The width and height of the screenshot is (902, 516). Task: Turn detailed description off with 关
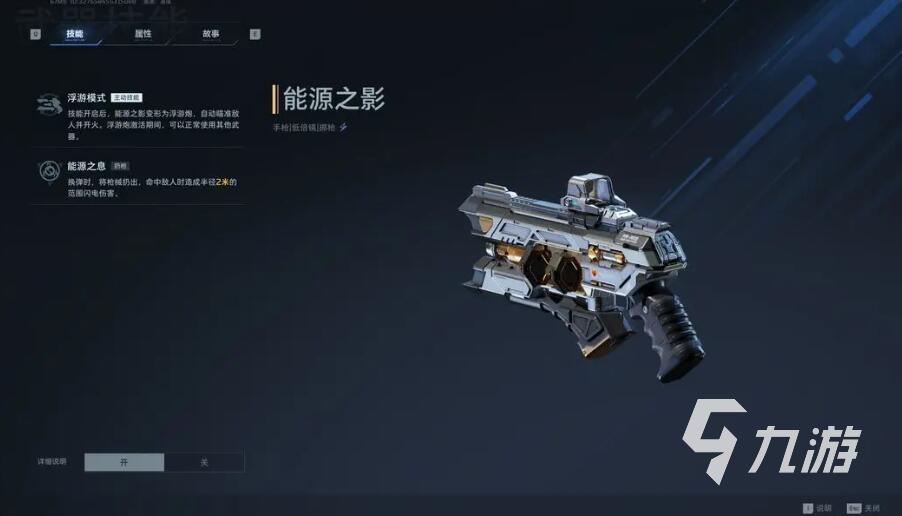(204, 462)
